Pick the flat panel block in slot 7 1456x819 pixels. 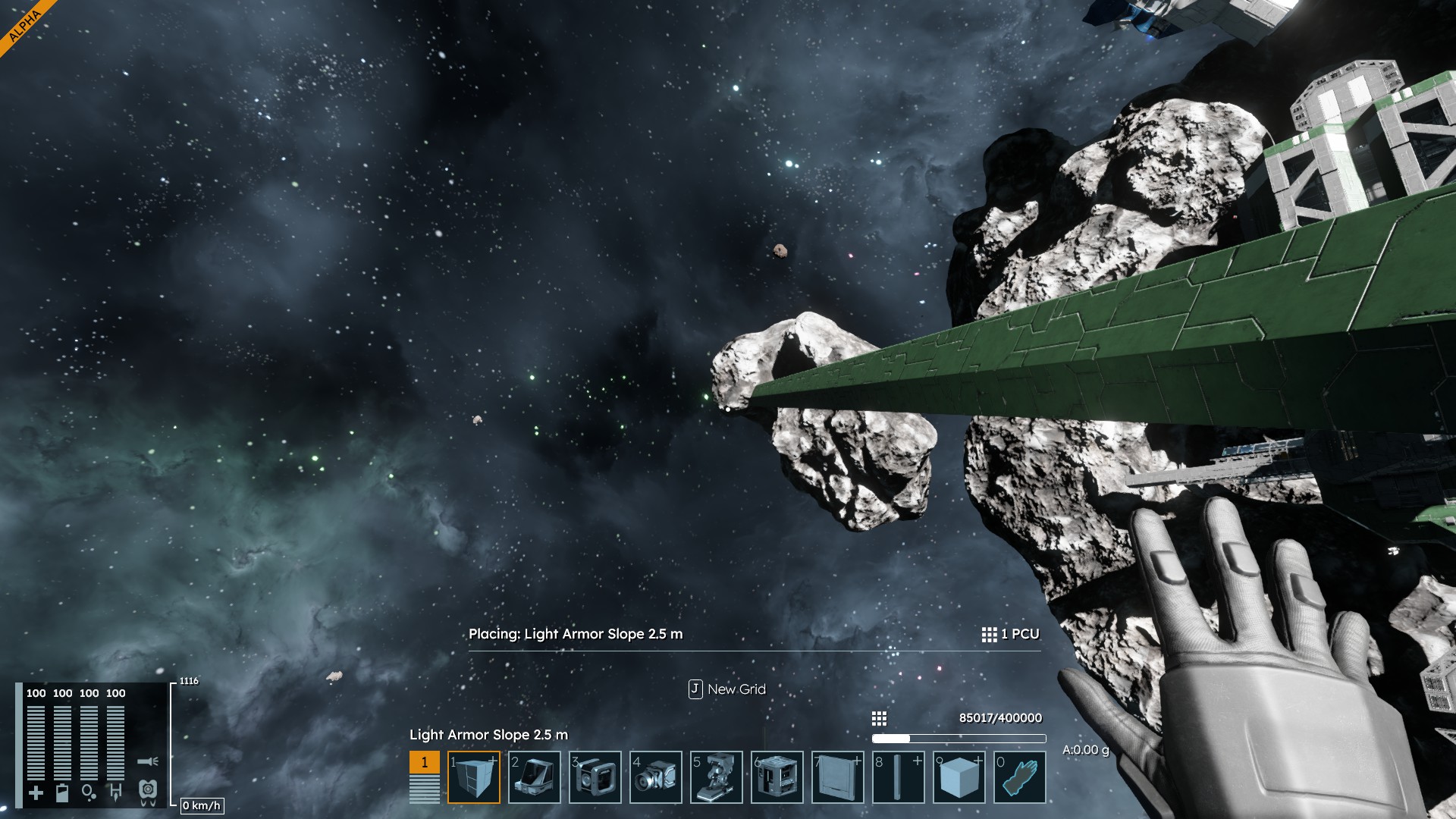[x=838, y=777]
